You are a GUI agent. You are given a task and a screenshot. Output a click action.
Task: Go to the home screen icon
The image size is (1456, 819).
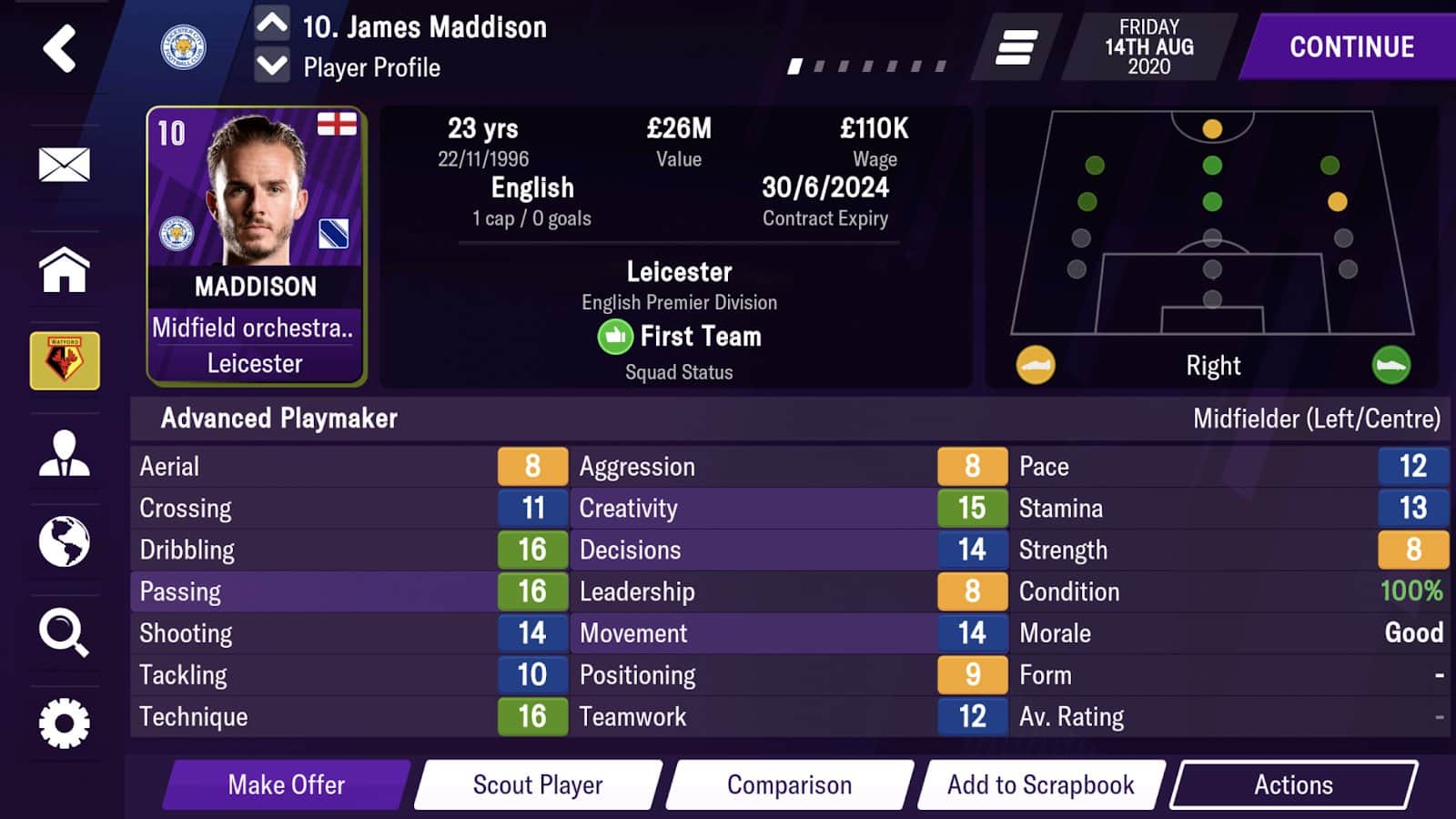coord(64,270)
